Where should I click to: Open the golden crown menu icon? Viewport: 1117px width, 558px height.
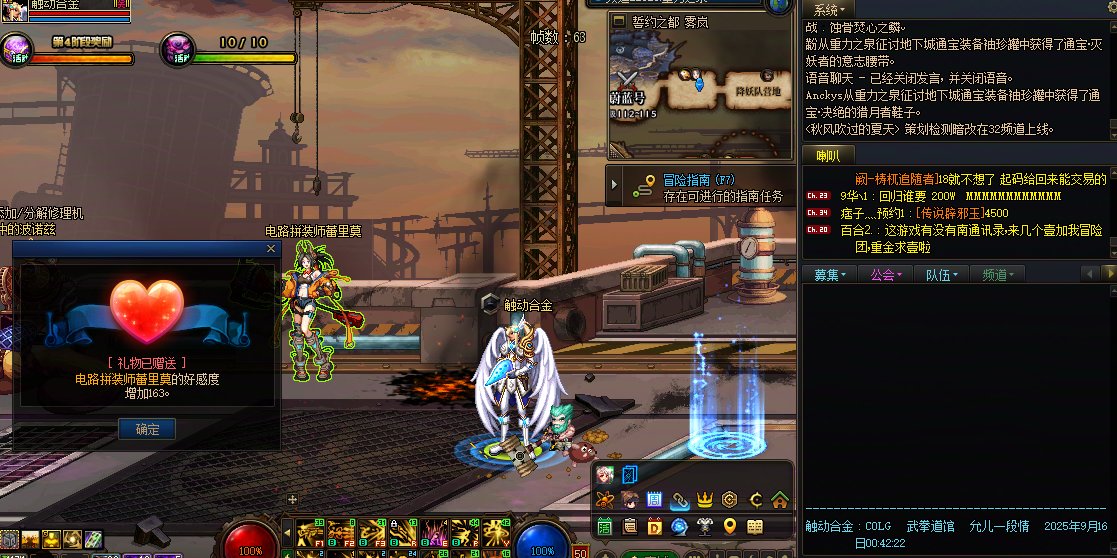click(x=704, y=500)
